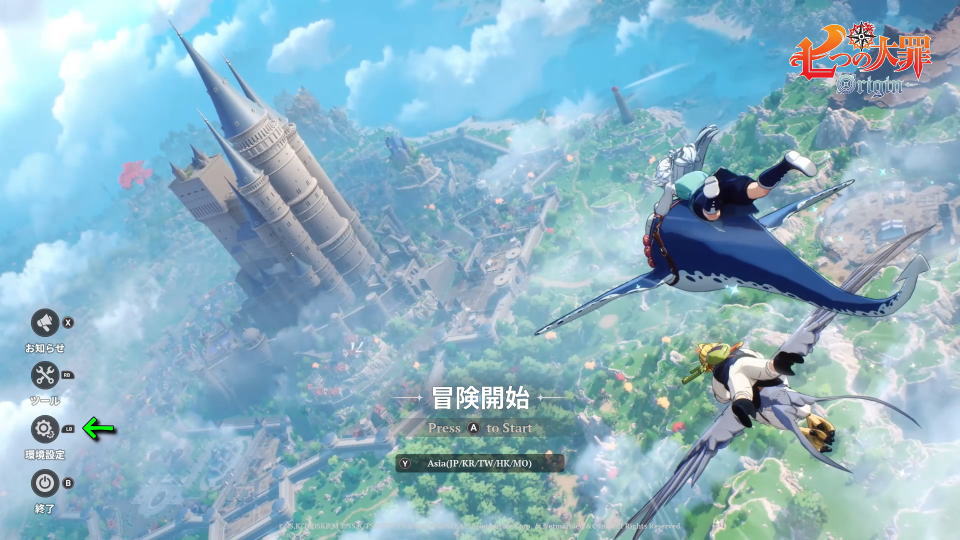Click the 終了 power icon to quit
This screenshot has height=540, width=960.
tap(44, 483)
